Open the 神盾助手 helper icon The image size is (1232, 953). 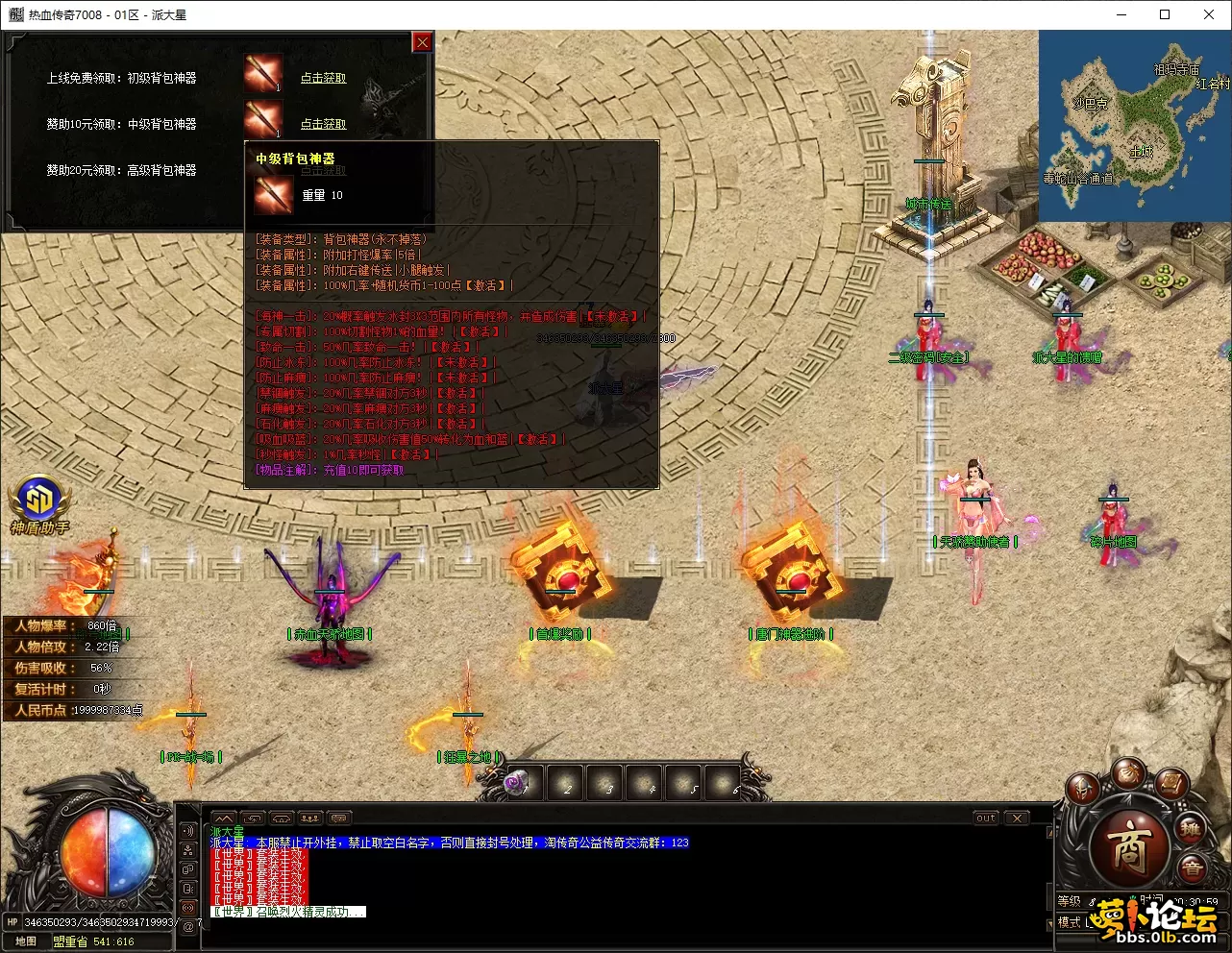(39, 500)
